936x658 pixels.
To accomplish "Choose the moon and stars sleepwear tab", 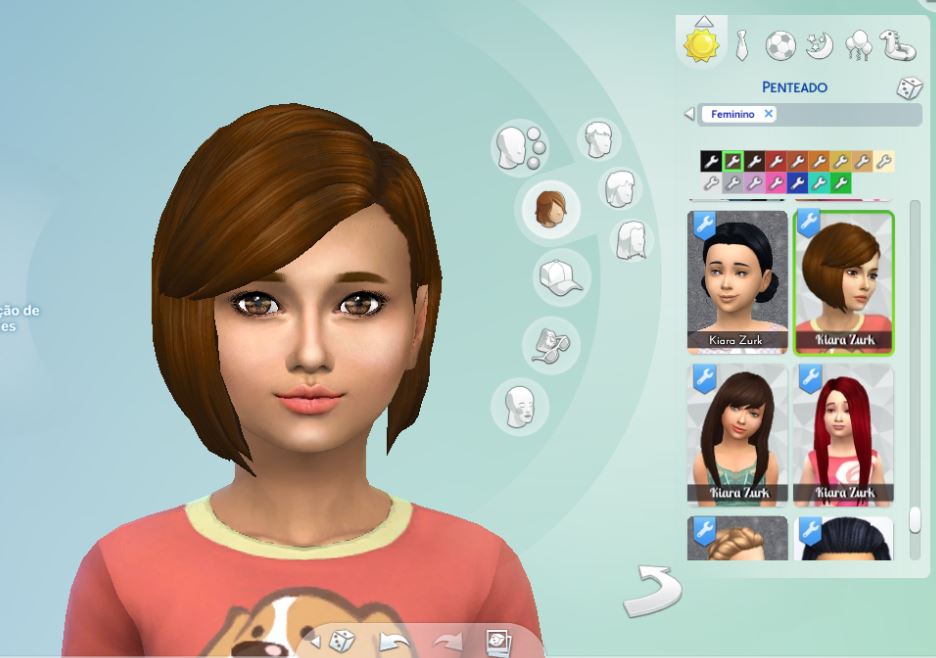I will click(x=820, y=44).
